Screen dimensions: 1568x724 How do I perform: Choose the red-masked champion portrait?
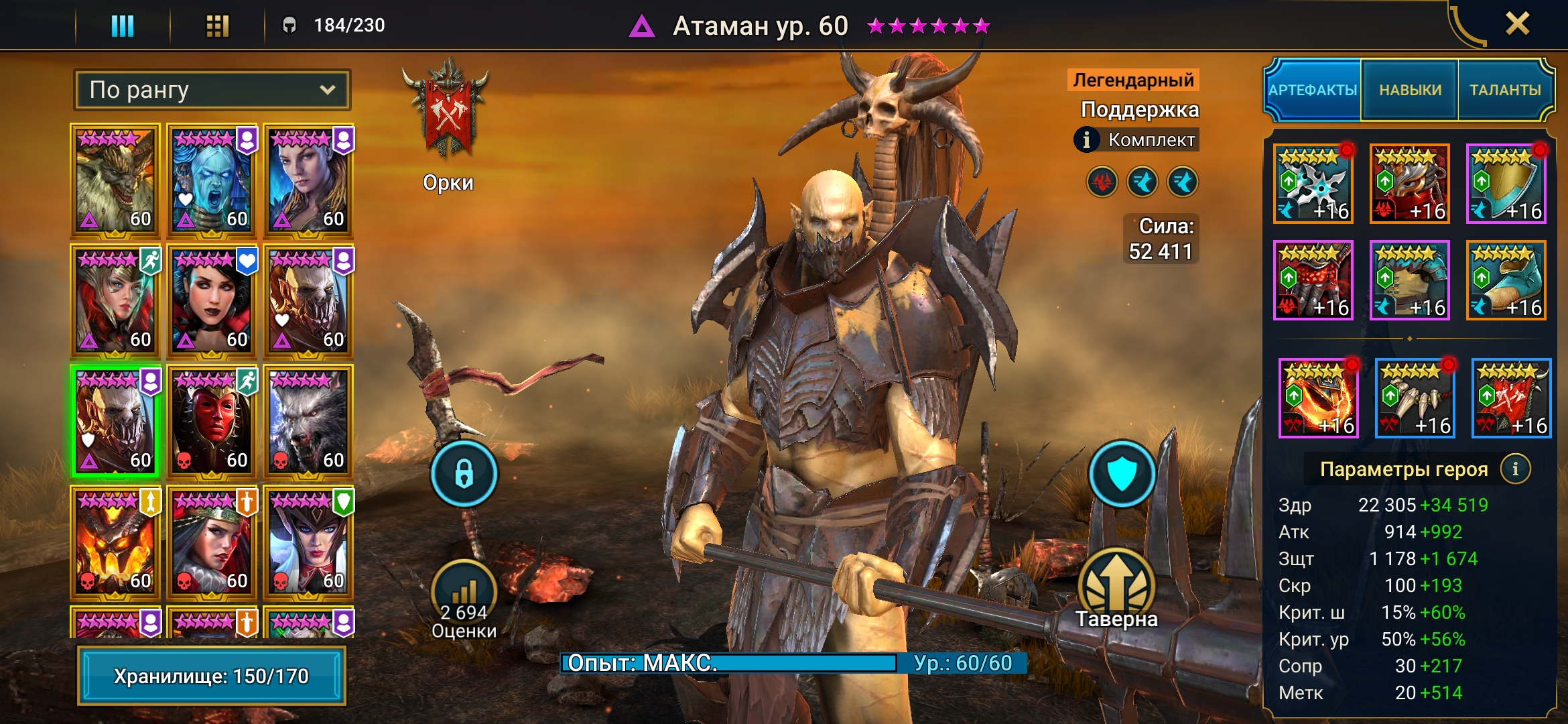coord(212,421)
